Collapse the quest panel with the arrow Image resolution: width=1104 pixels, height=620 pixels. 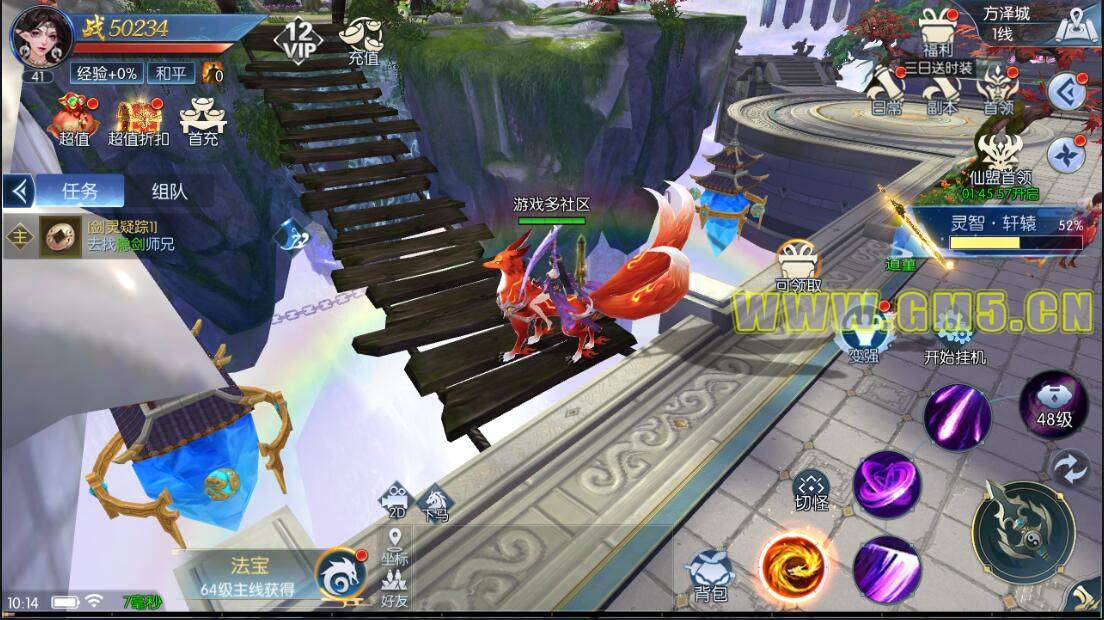[x=17, y=190]
